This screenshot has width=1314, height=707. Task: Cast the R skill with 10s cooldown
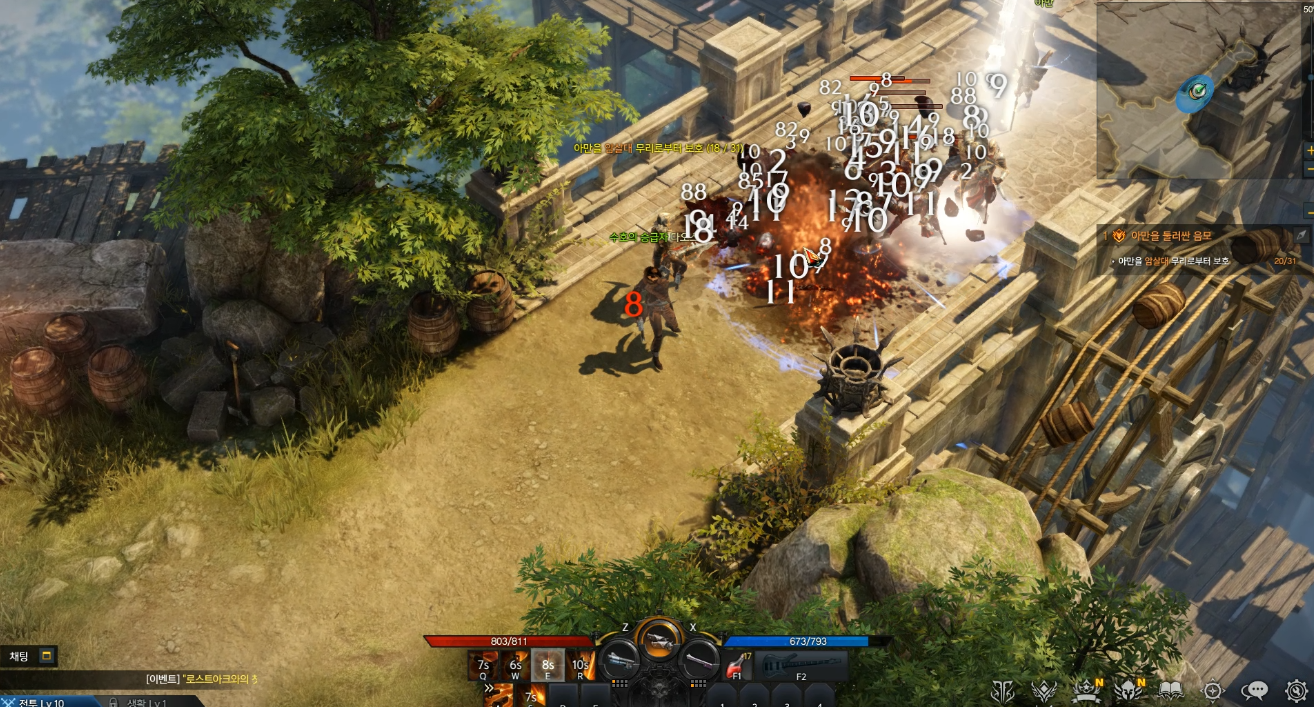tap(580, 665)
